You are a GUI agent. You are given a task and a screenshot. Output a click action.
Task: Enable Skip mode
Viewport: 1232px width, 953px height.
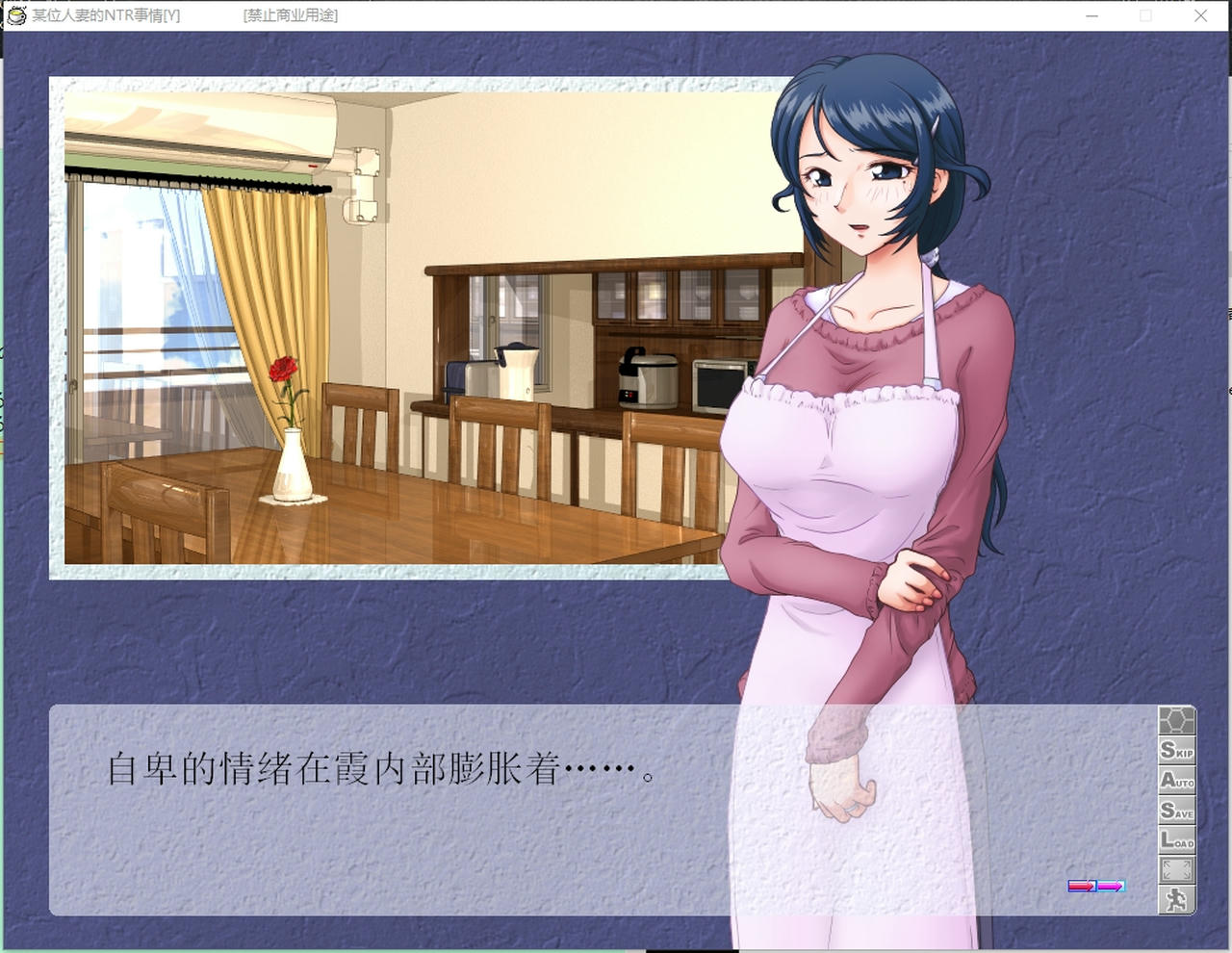click(x=1178, y=753)
